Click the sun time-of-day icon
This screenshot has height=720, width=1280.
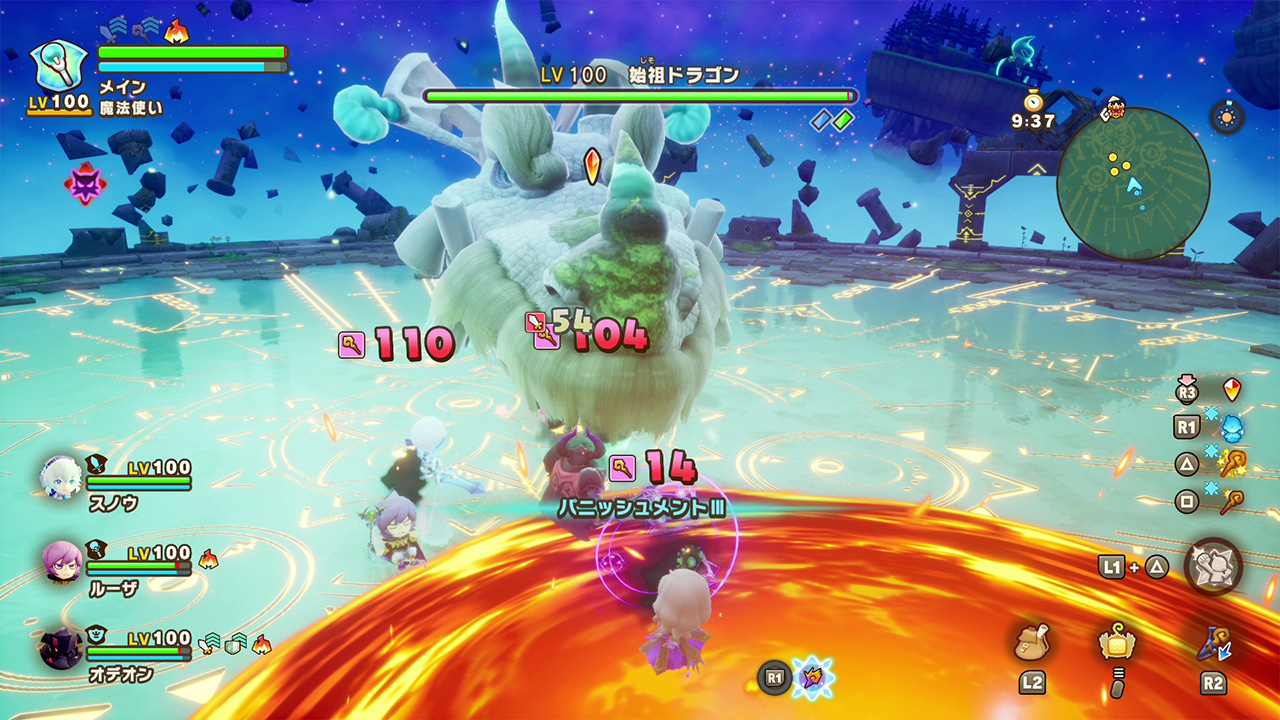pos(1226,117)
